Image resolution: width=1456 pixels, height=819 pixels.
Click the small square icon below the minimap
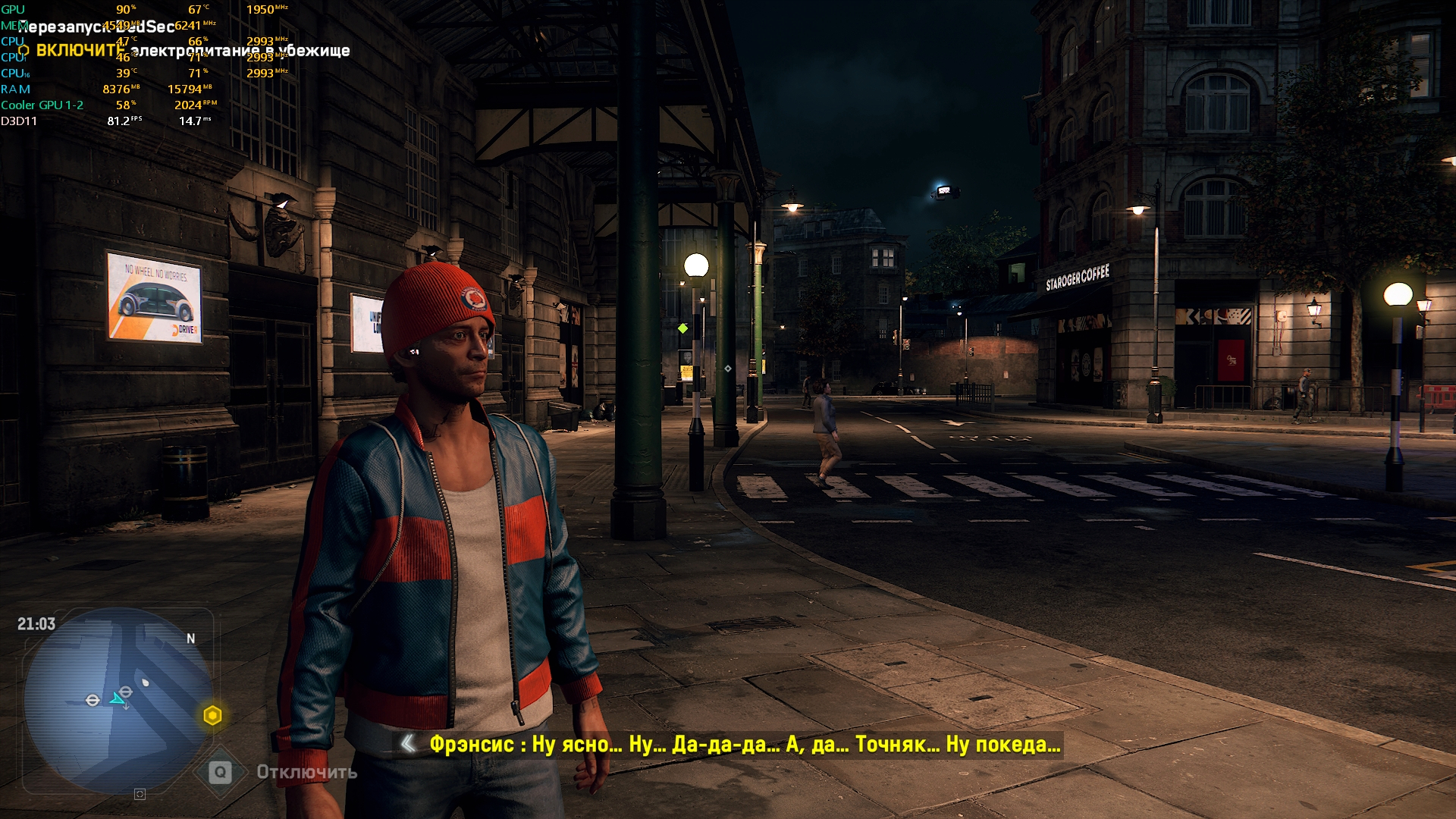coord(140,794)
